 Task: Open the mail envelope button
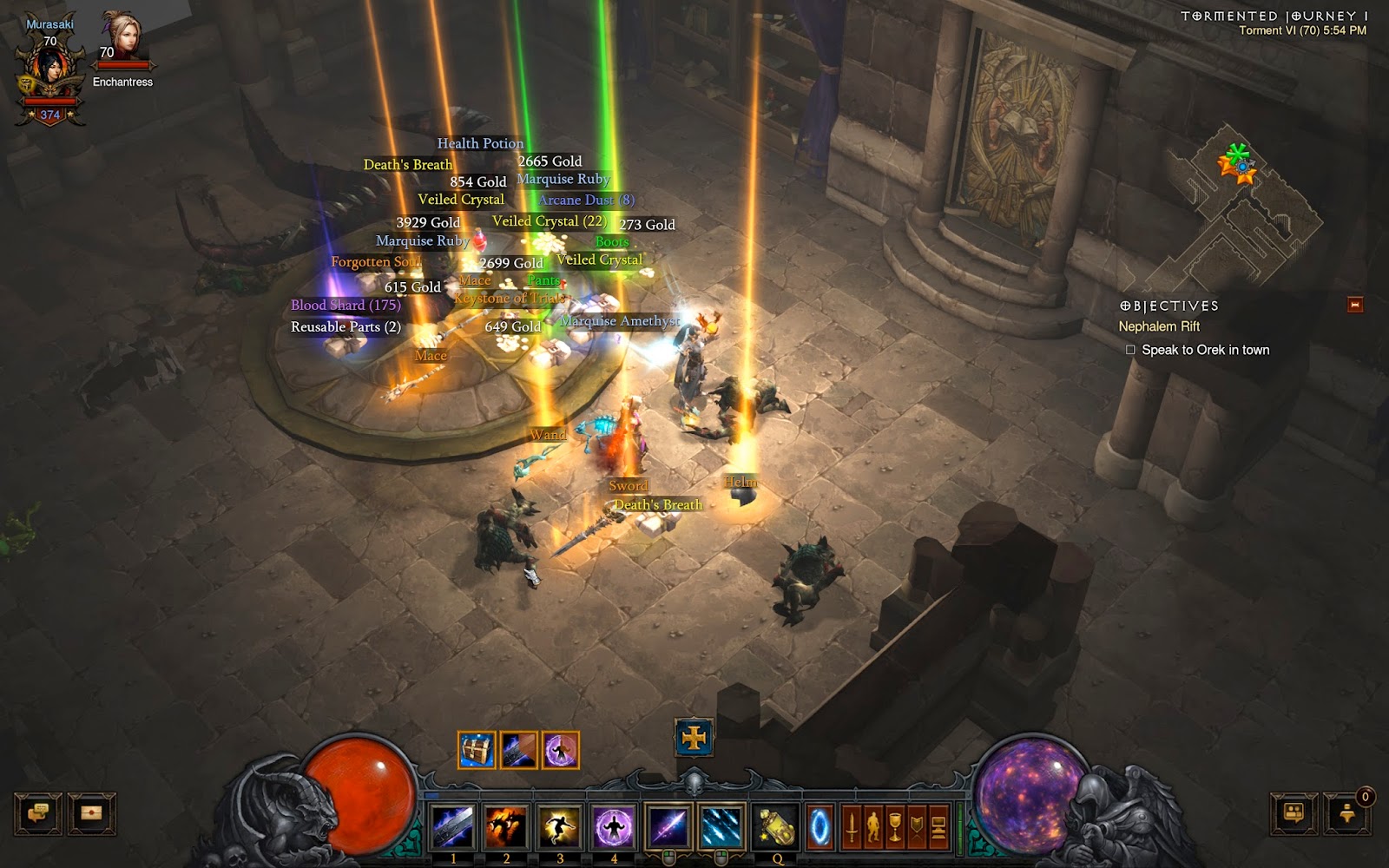pos(91,814)
